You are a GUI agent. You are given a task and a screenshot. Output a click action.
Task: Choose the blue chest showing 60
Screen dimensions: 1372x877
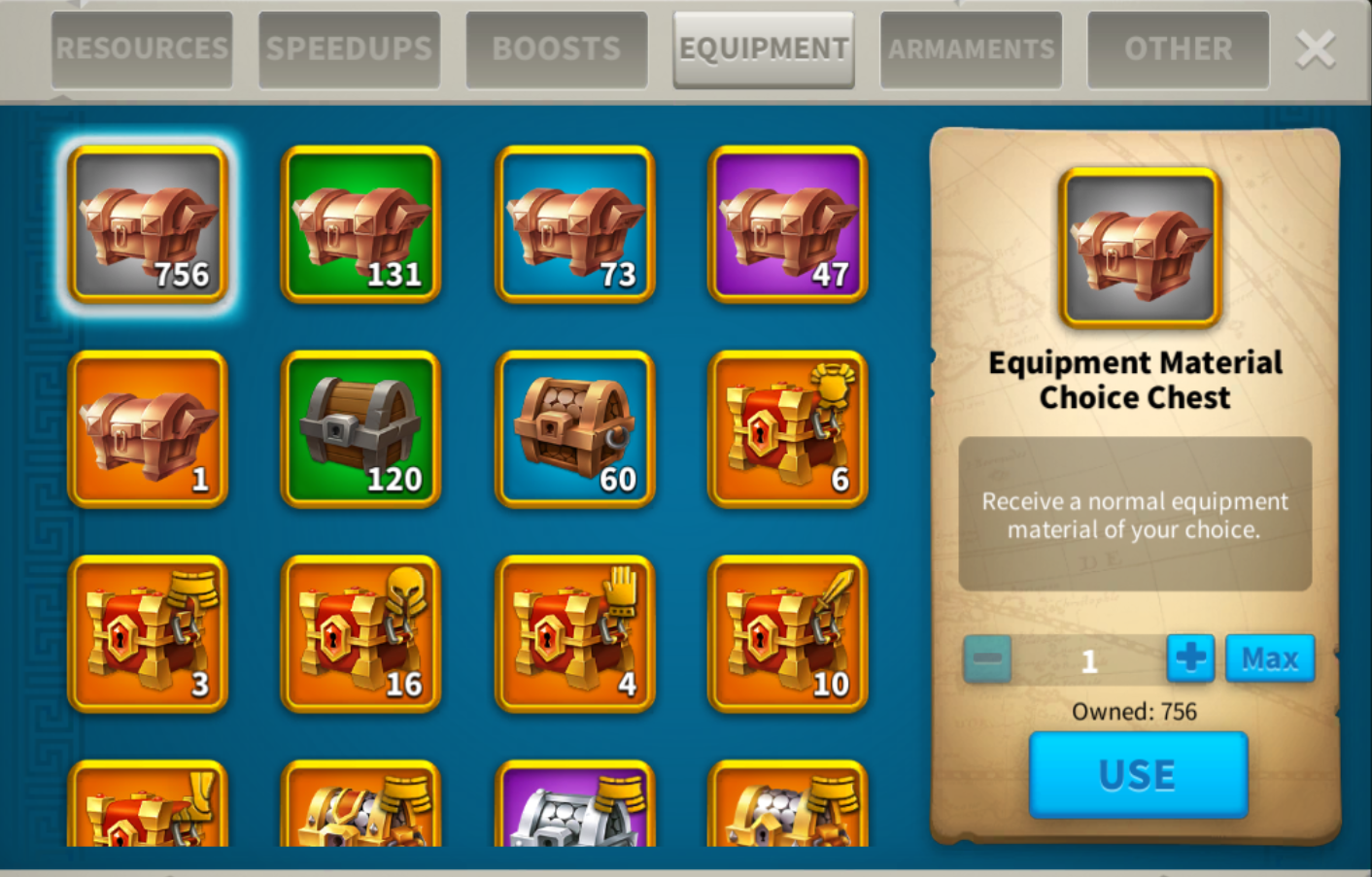574,429
